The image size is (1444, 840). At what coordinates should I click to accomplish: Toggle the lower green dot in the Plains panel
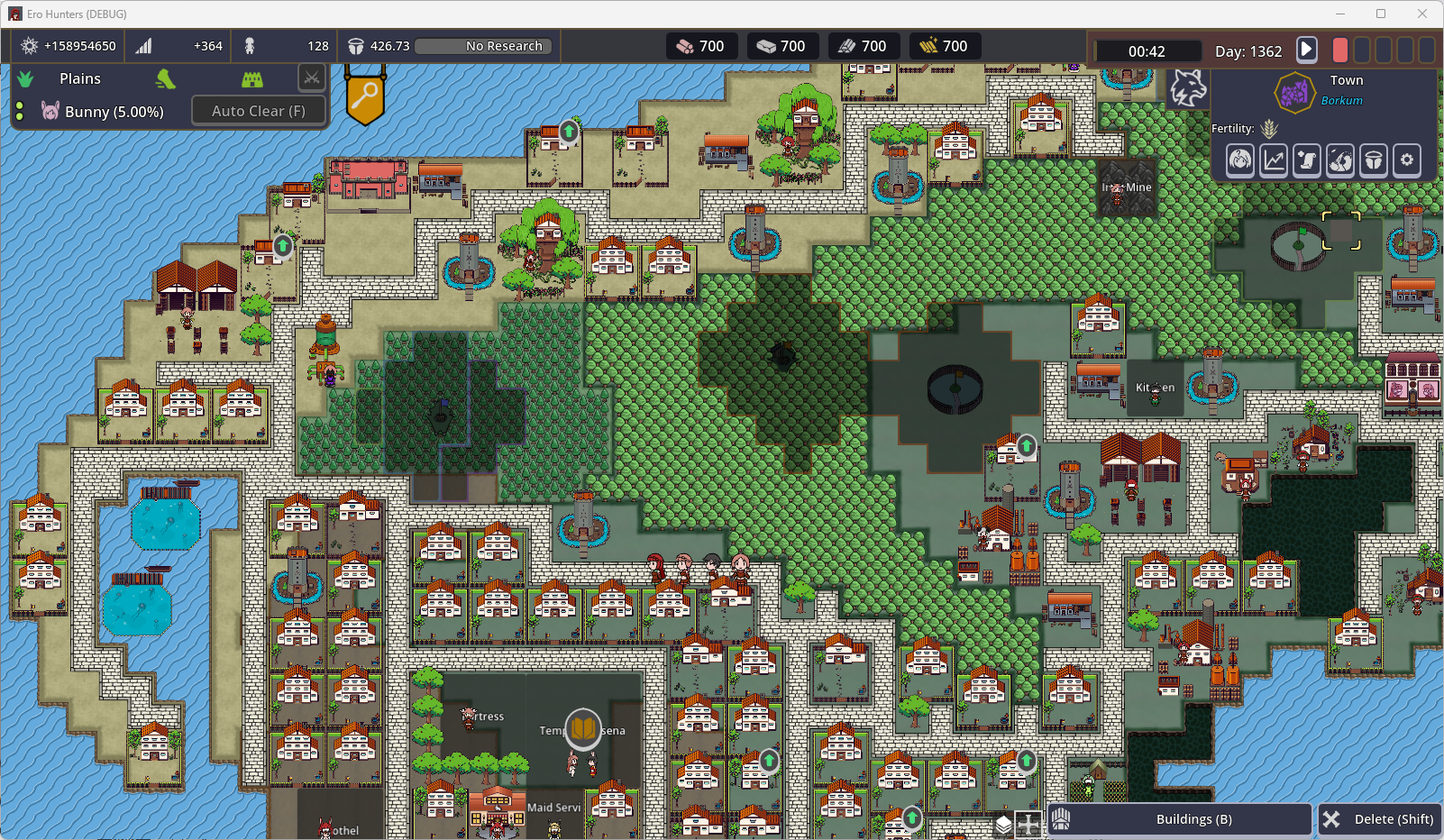(x=19, y=116)
